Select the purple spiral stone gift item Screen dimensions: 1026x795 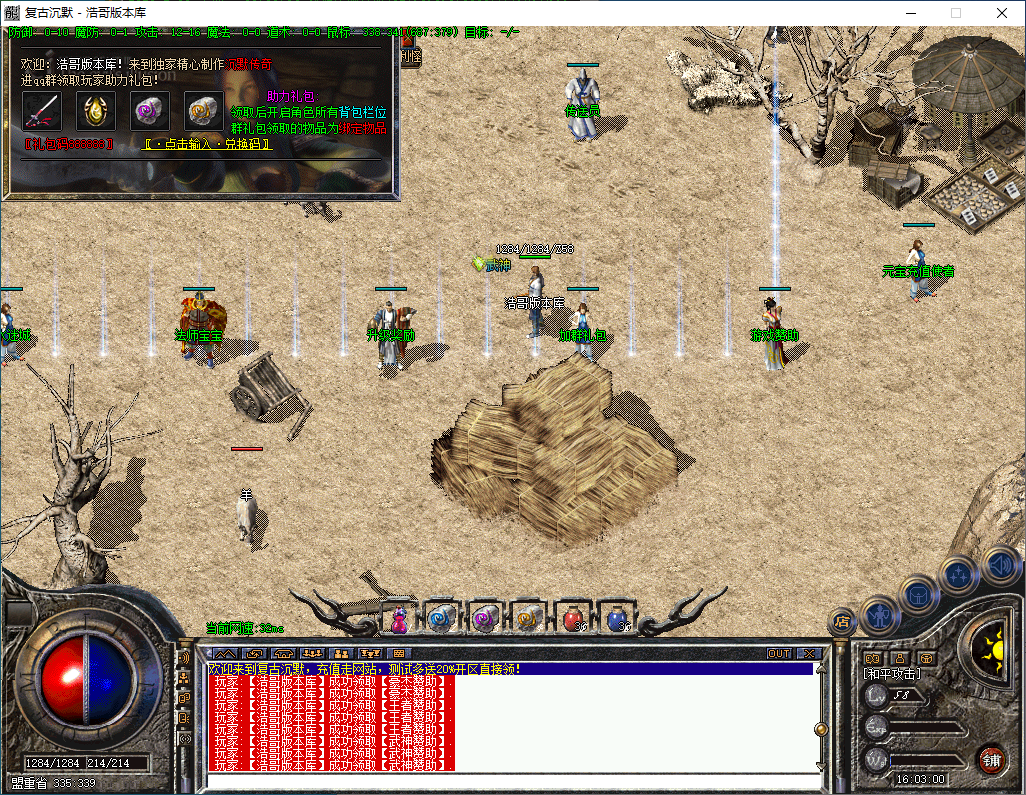tap(150, 111)
